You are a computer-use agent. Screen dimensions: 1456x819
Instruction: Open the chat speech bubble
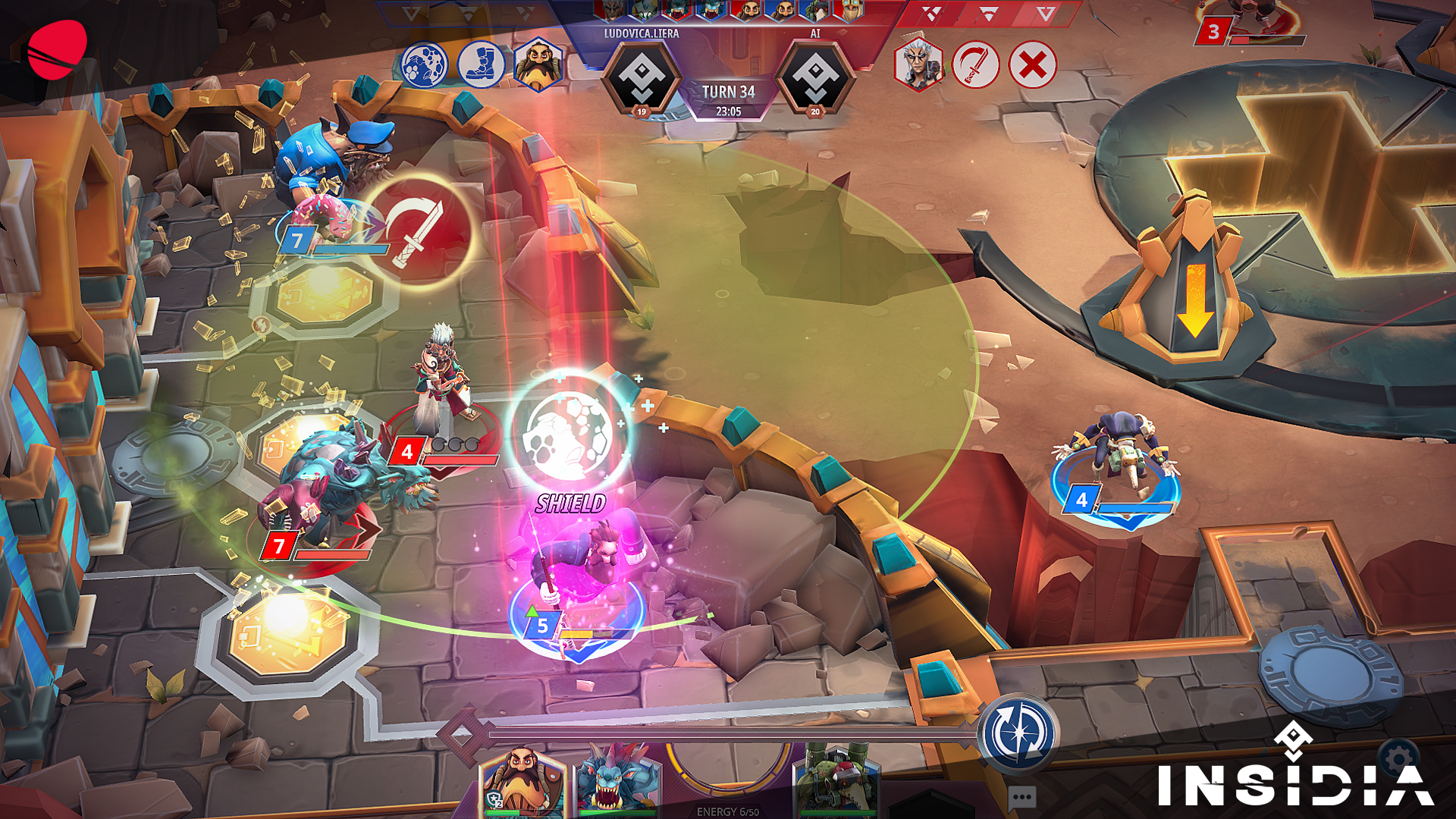tap(1021, 797)
